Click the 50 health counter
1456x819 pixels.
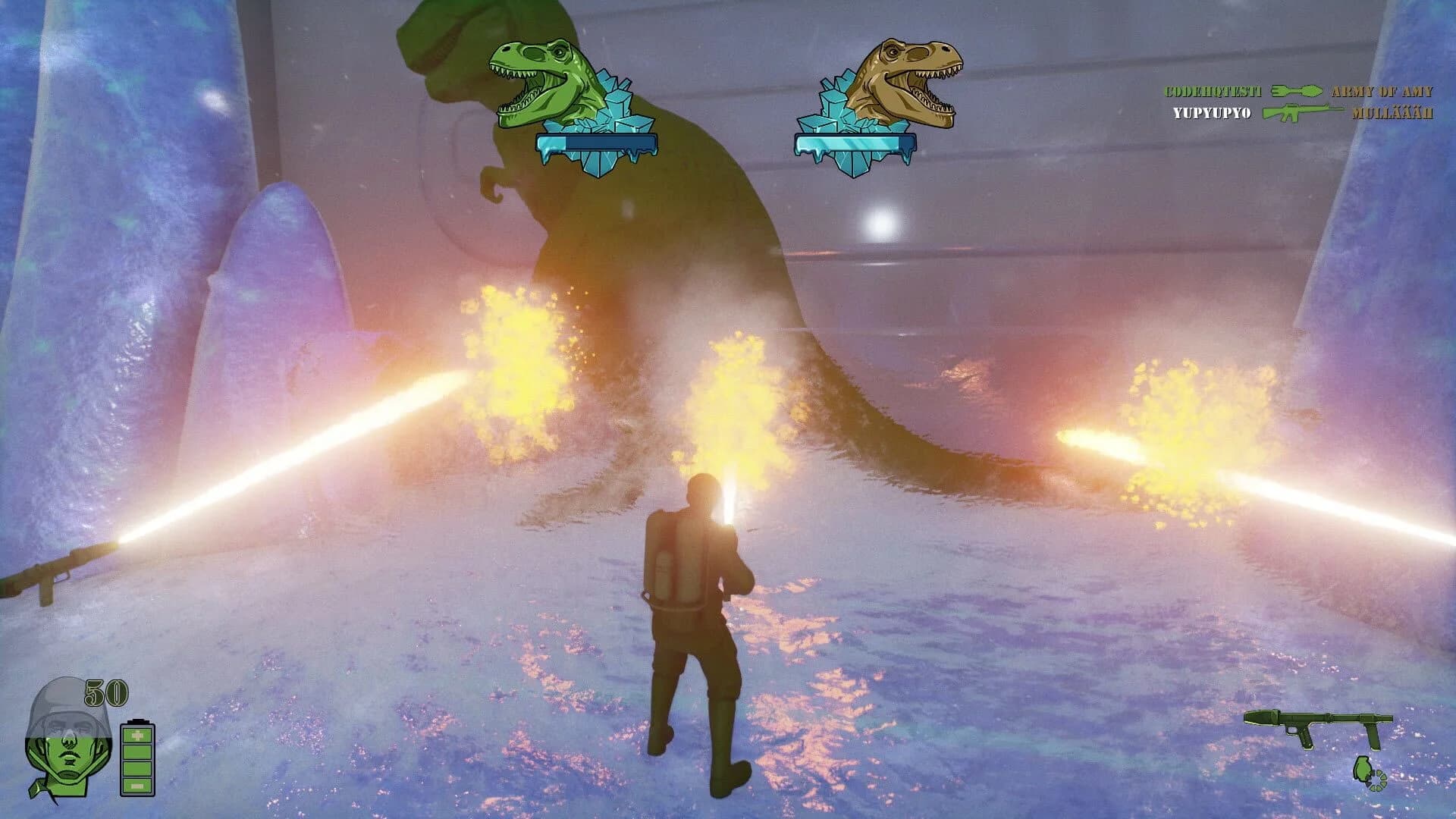(x=108, y=692)
